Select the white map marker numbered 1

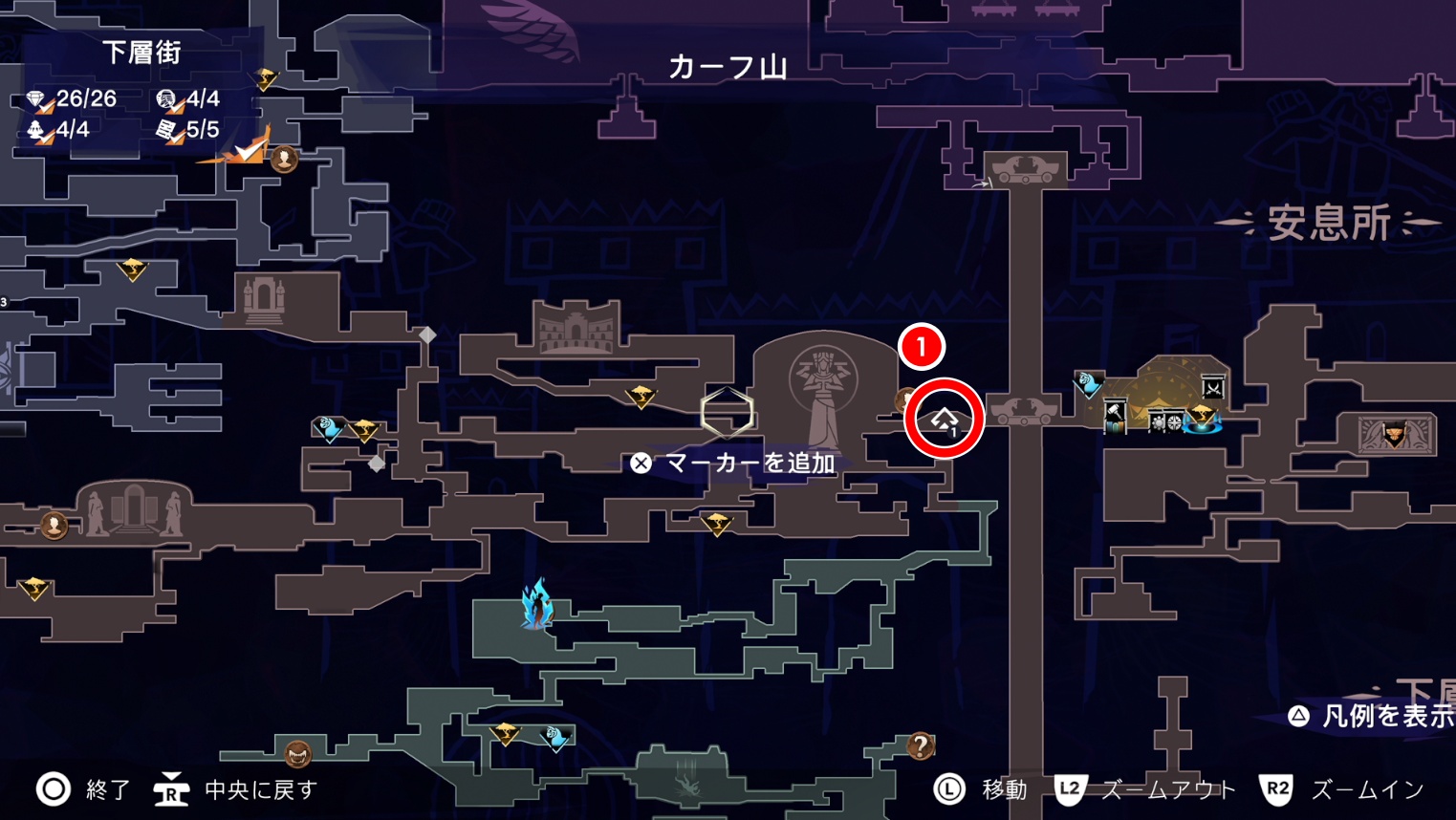[x=945, y=420]
